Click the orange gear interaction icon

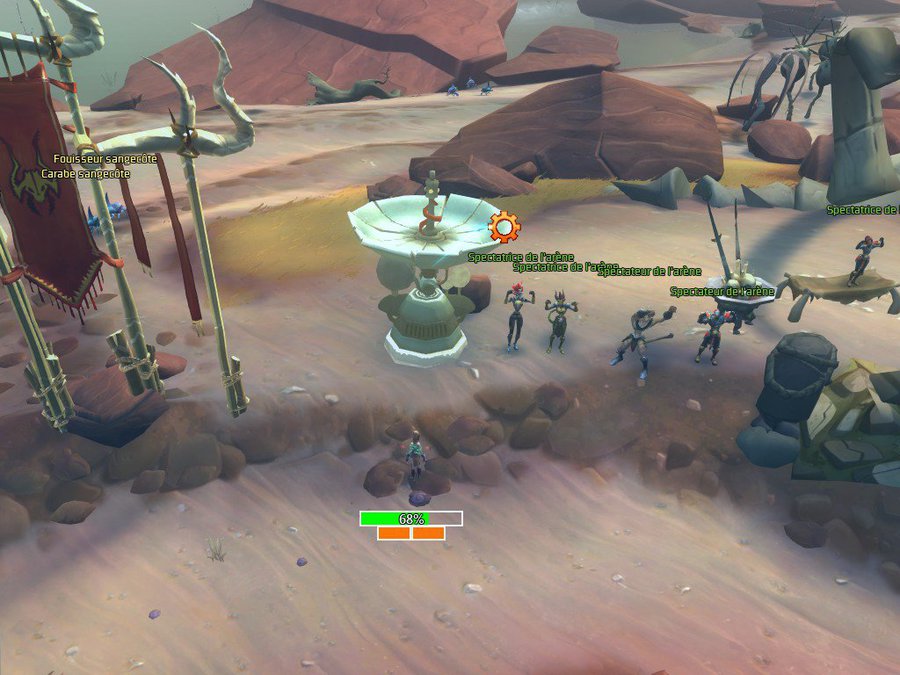pos(504,227)
